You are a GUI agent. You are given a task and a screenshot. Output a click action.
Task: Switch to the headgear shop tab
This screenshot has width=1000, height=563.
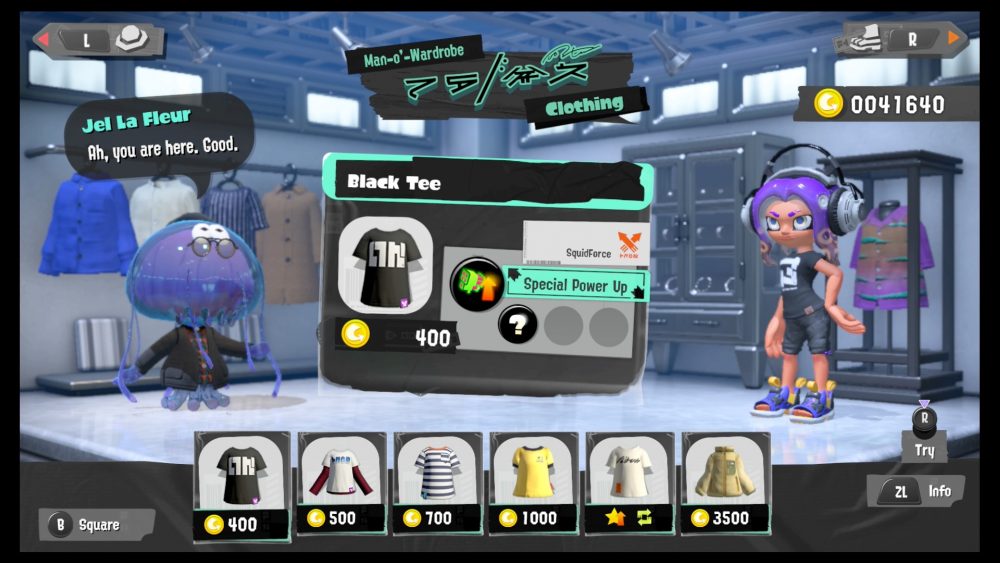[x=98, y=39]
